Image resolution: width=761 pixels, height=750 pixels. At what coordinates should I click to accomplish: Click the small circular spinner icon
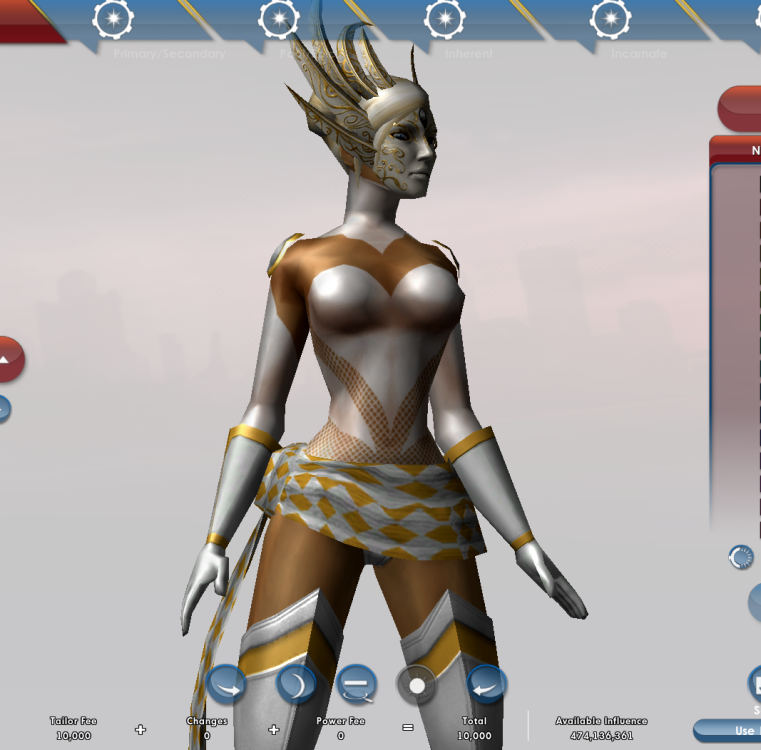tap(741, 557)
